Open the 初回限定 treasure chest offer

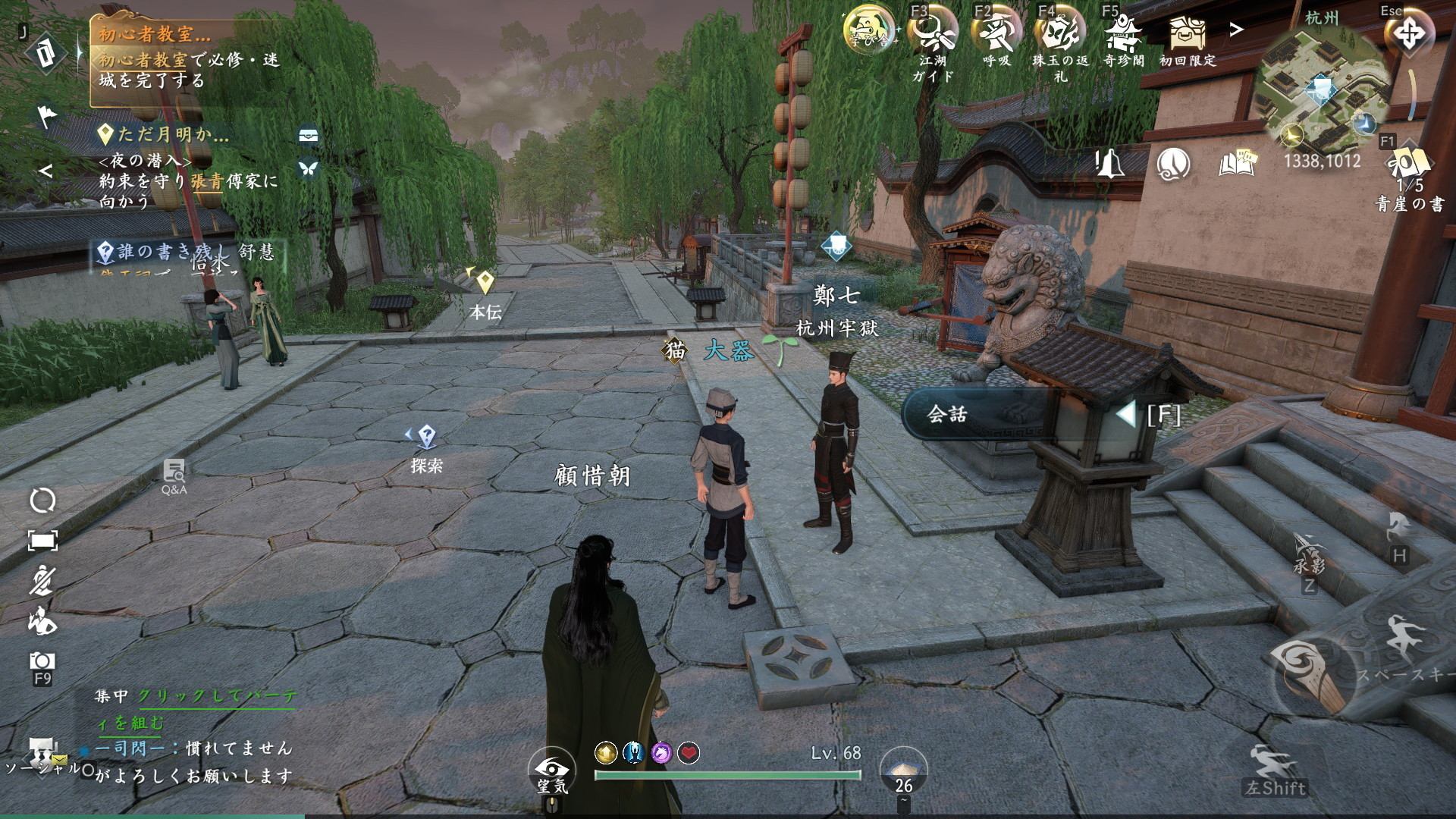[1187, 32]
